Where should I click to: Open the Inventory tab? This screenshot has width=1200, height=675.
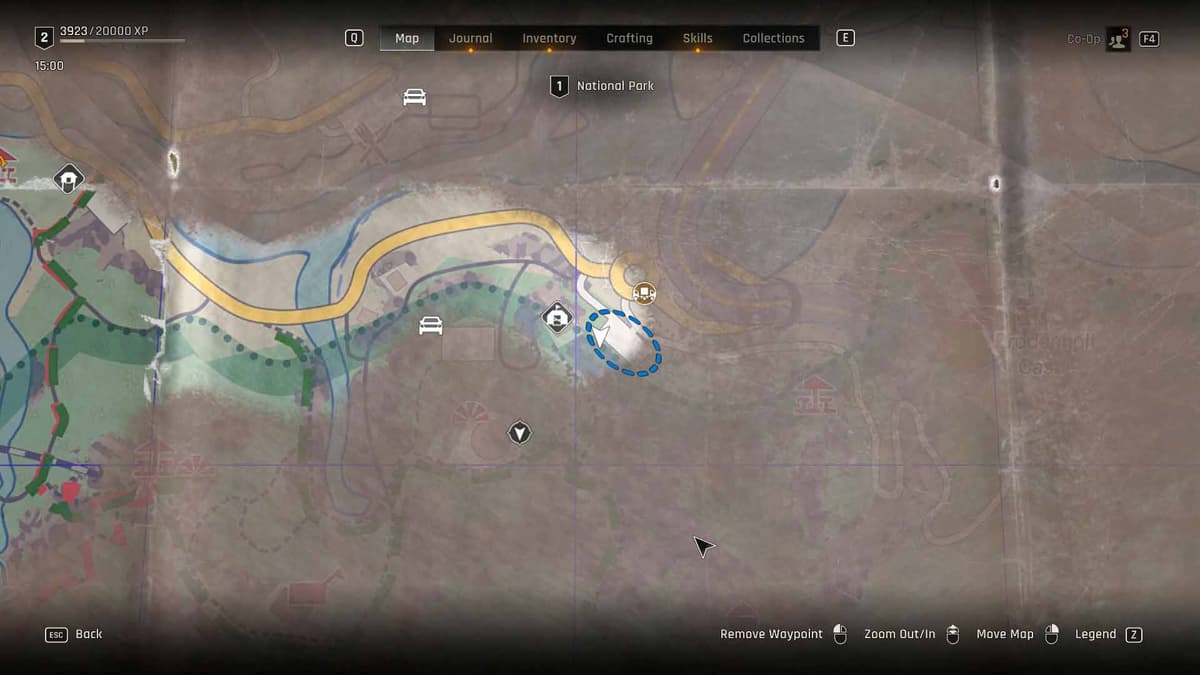point(549,38)
